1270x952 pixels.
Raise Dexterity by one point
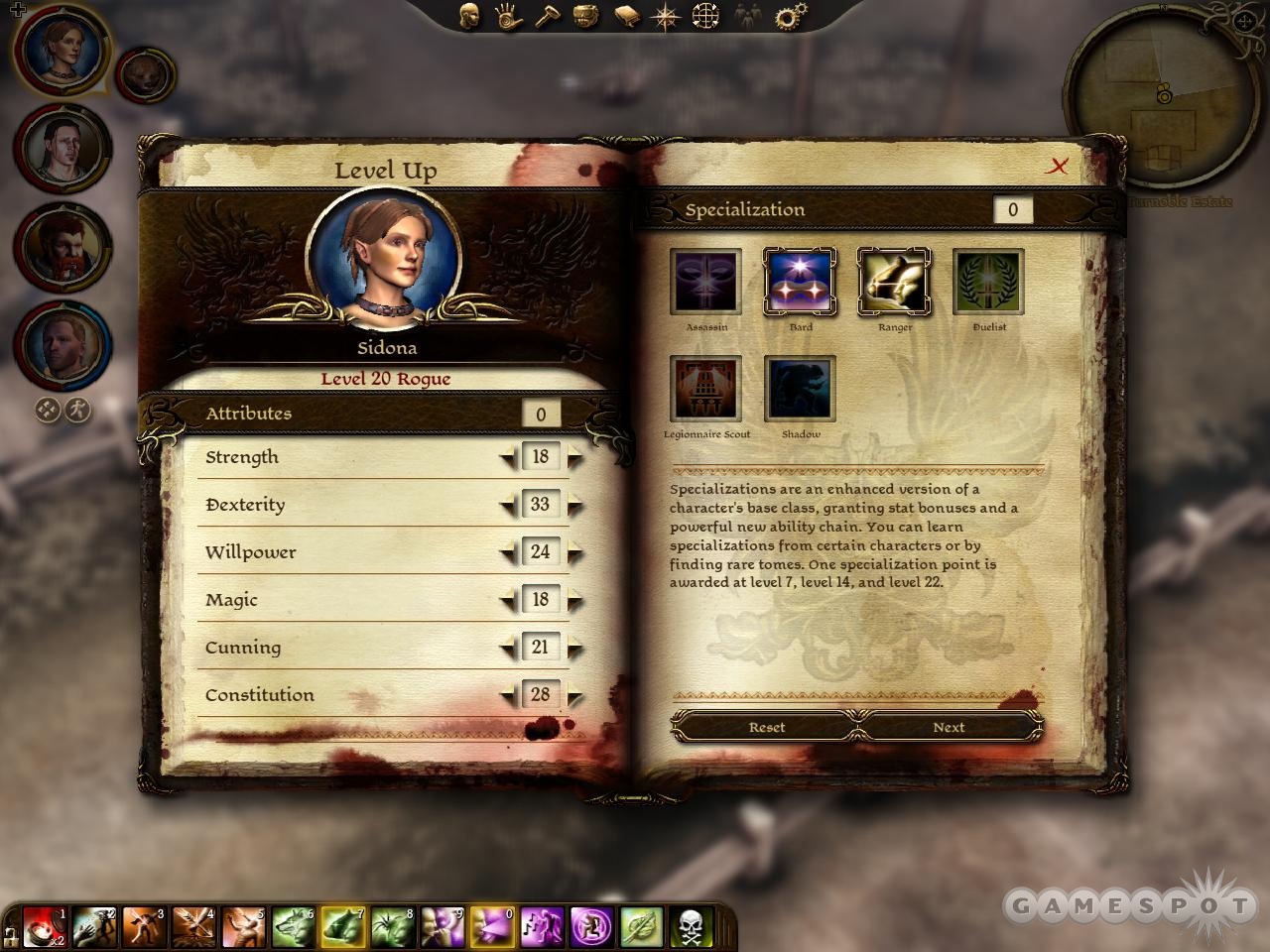574,506
